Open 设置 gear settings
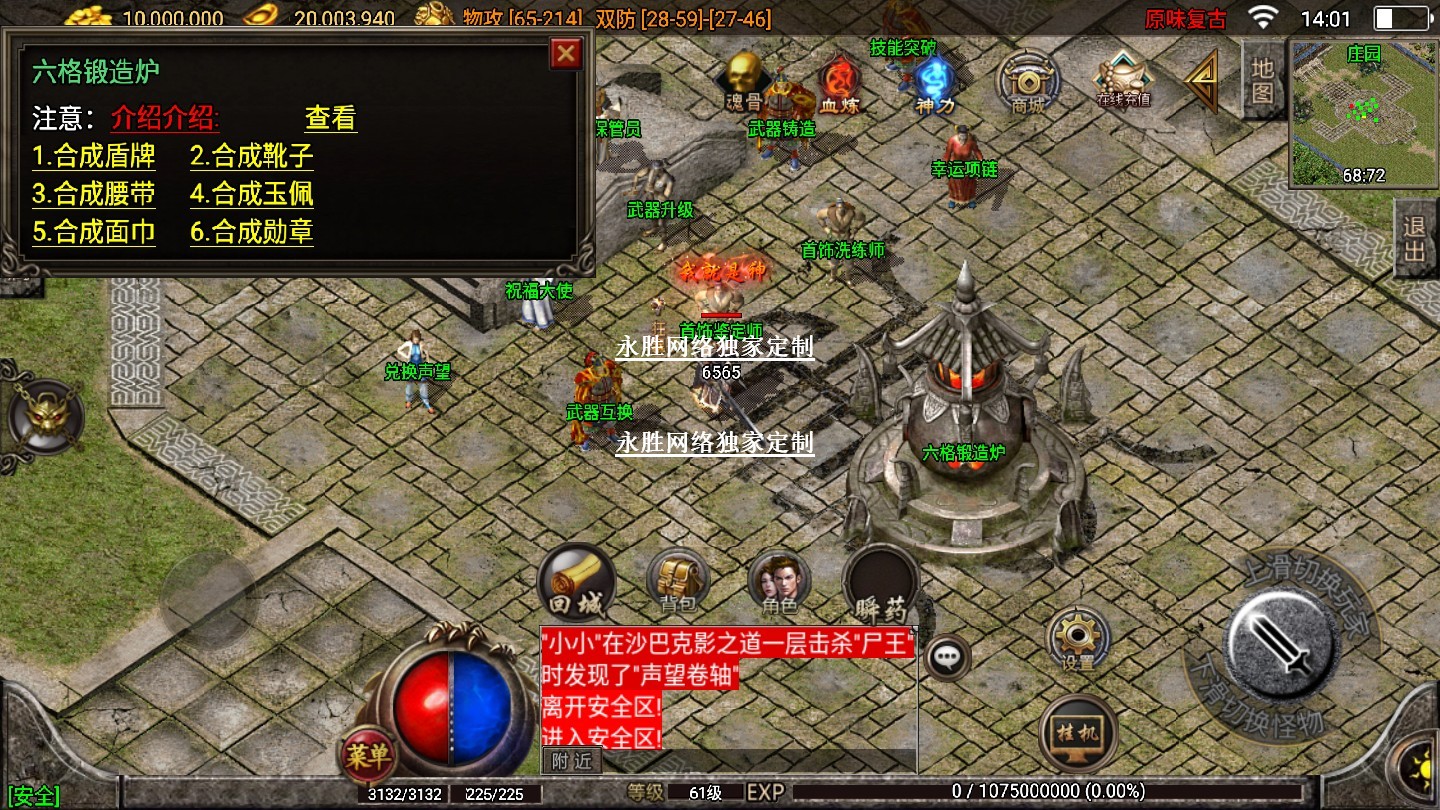Screen dimensions: 1440x810 [x=1078, y=640]
